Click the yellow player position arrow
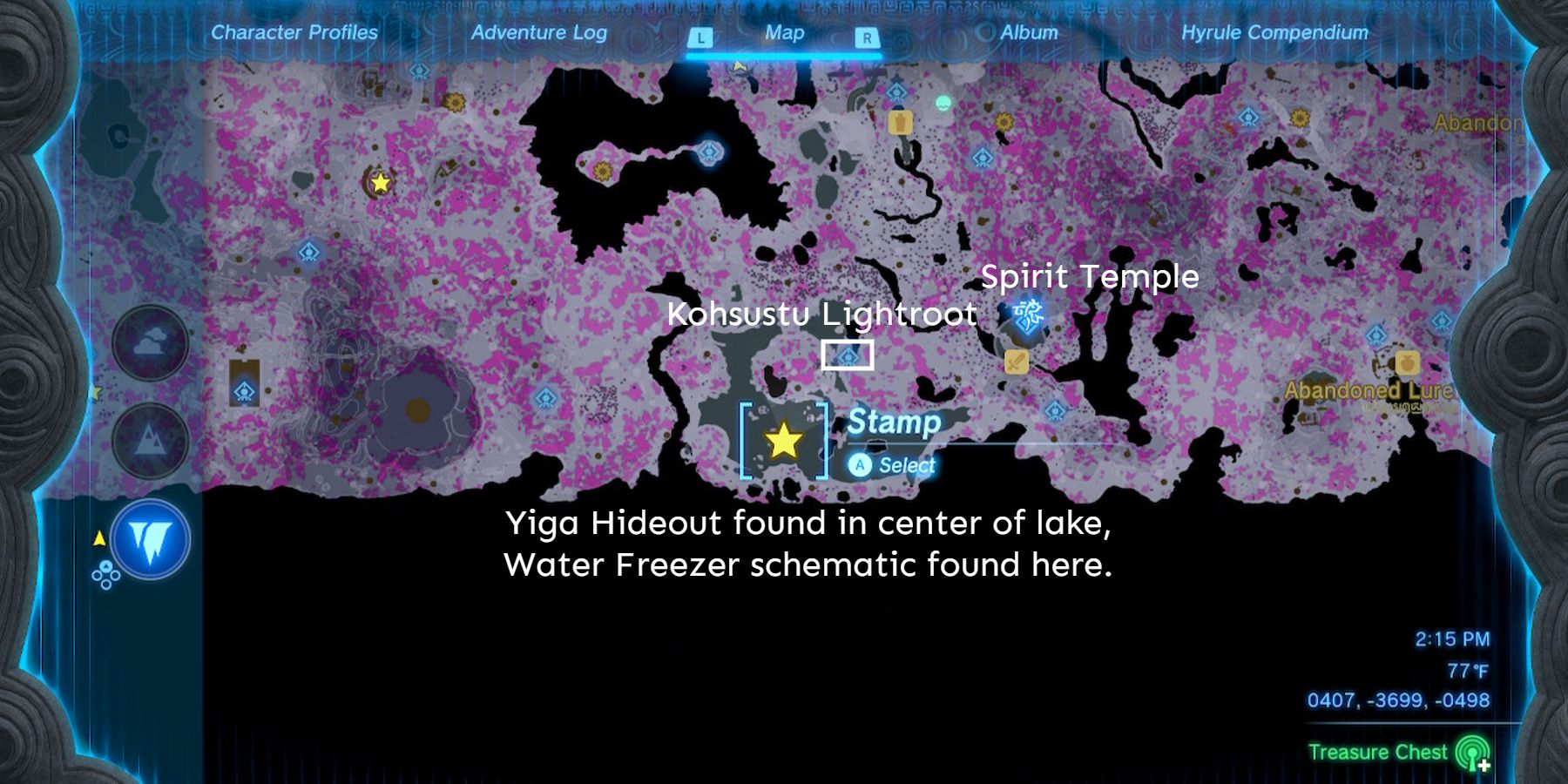Screen dimensions: 1568x784 [98, 538]
